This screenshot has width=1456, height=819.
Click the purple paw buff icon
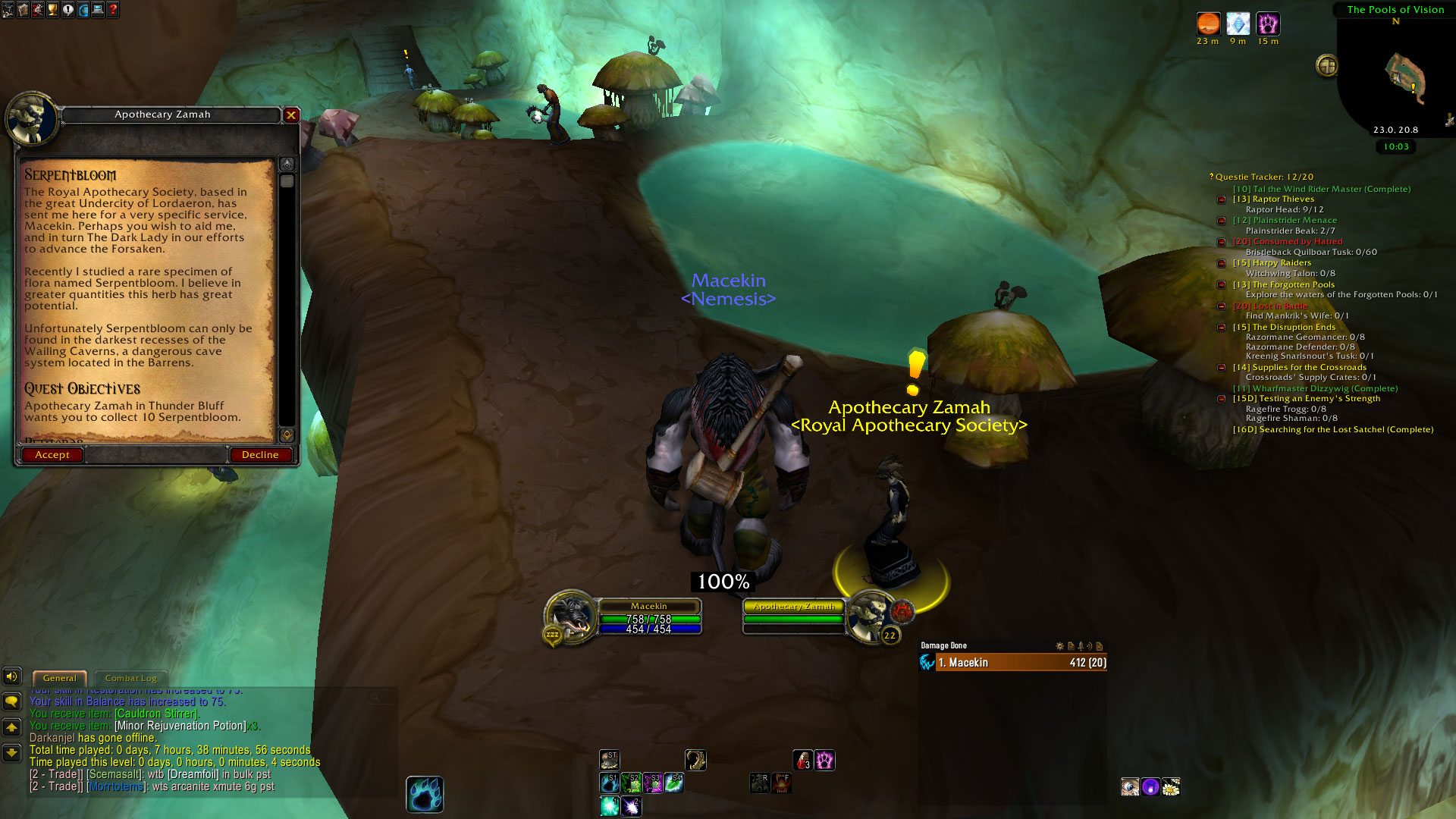click(1268, 24)
